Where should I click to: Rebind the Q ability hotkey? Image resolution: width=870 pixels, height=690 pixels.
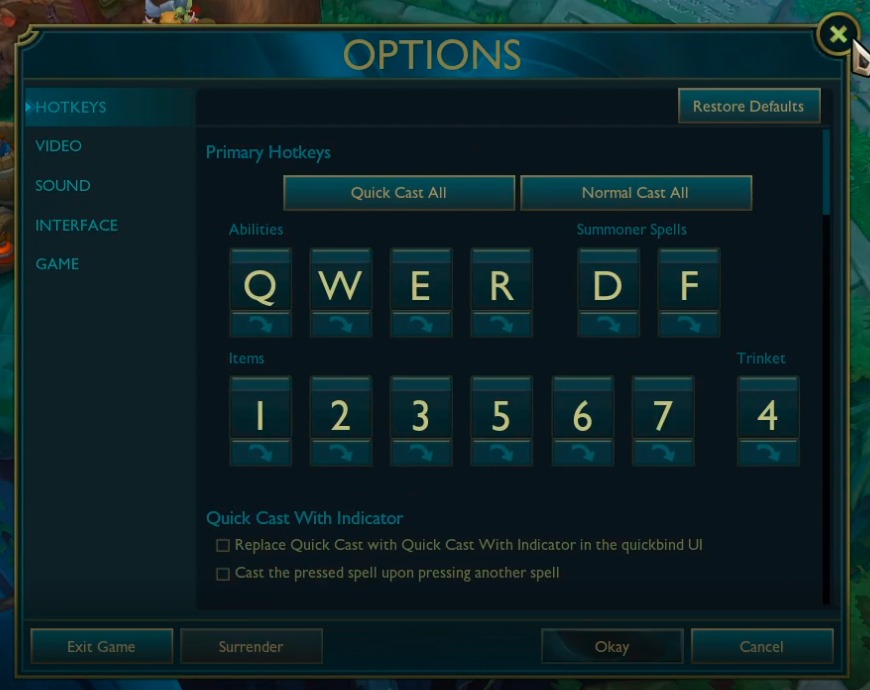pyautogui.click(x=260, y=286)
